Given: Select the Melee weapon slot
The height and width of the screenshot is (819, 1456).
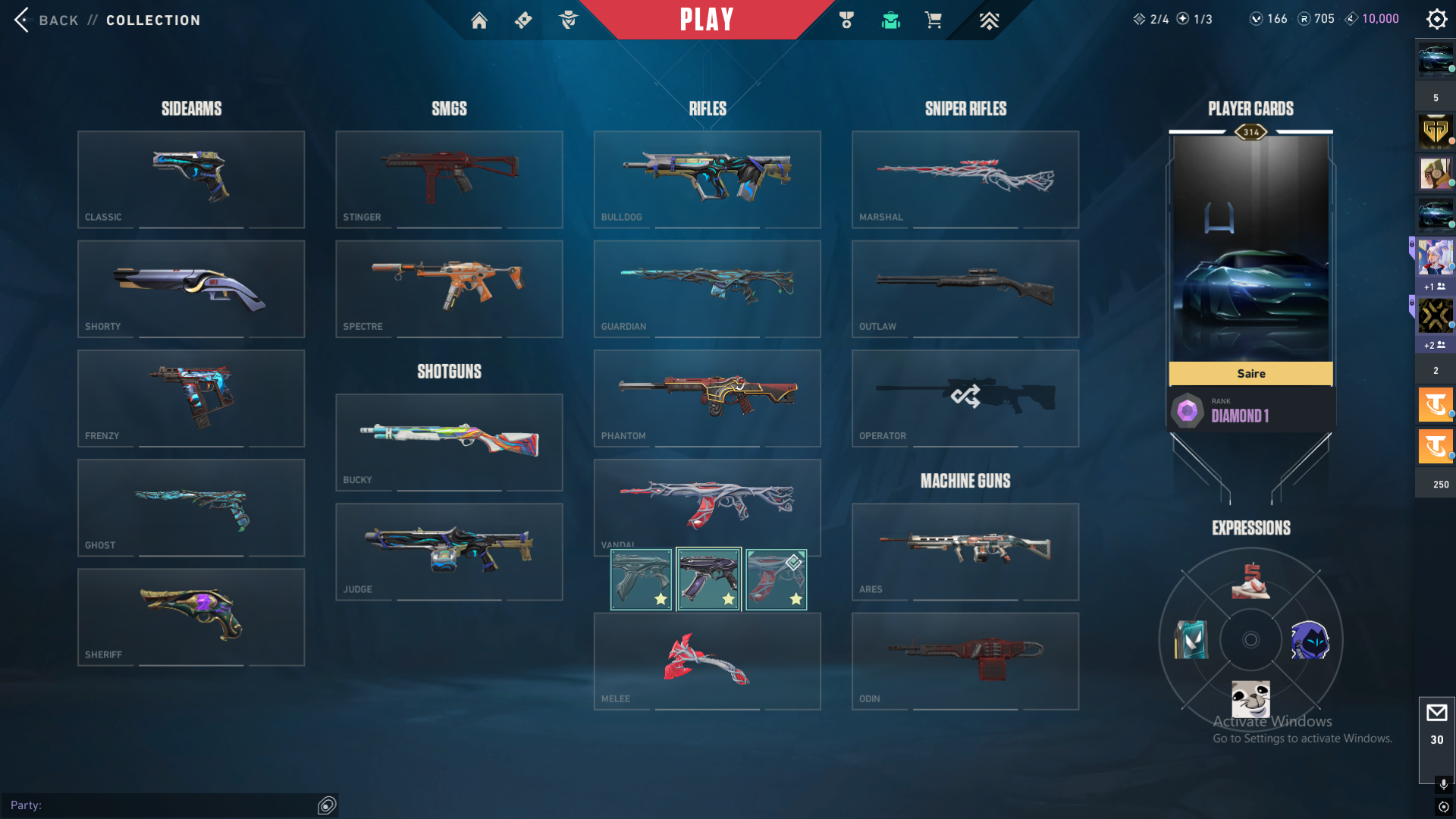Looking at the screenshot, I should 707,661.
